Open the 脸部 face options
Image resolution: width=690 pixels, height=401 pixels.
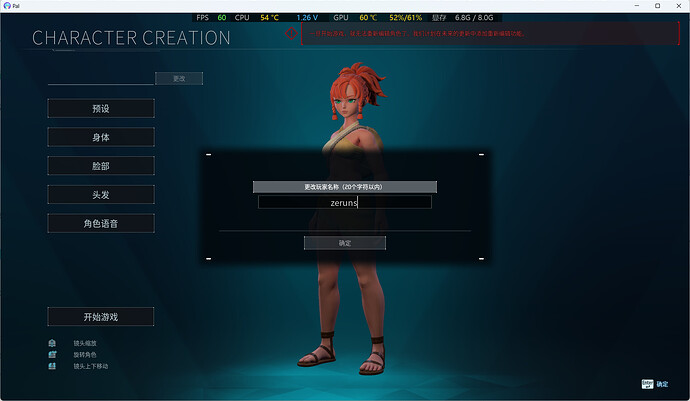[x=101, y=166]
